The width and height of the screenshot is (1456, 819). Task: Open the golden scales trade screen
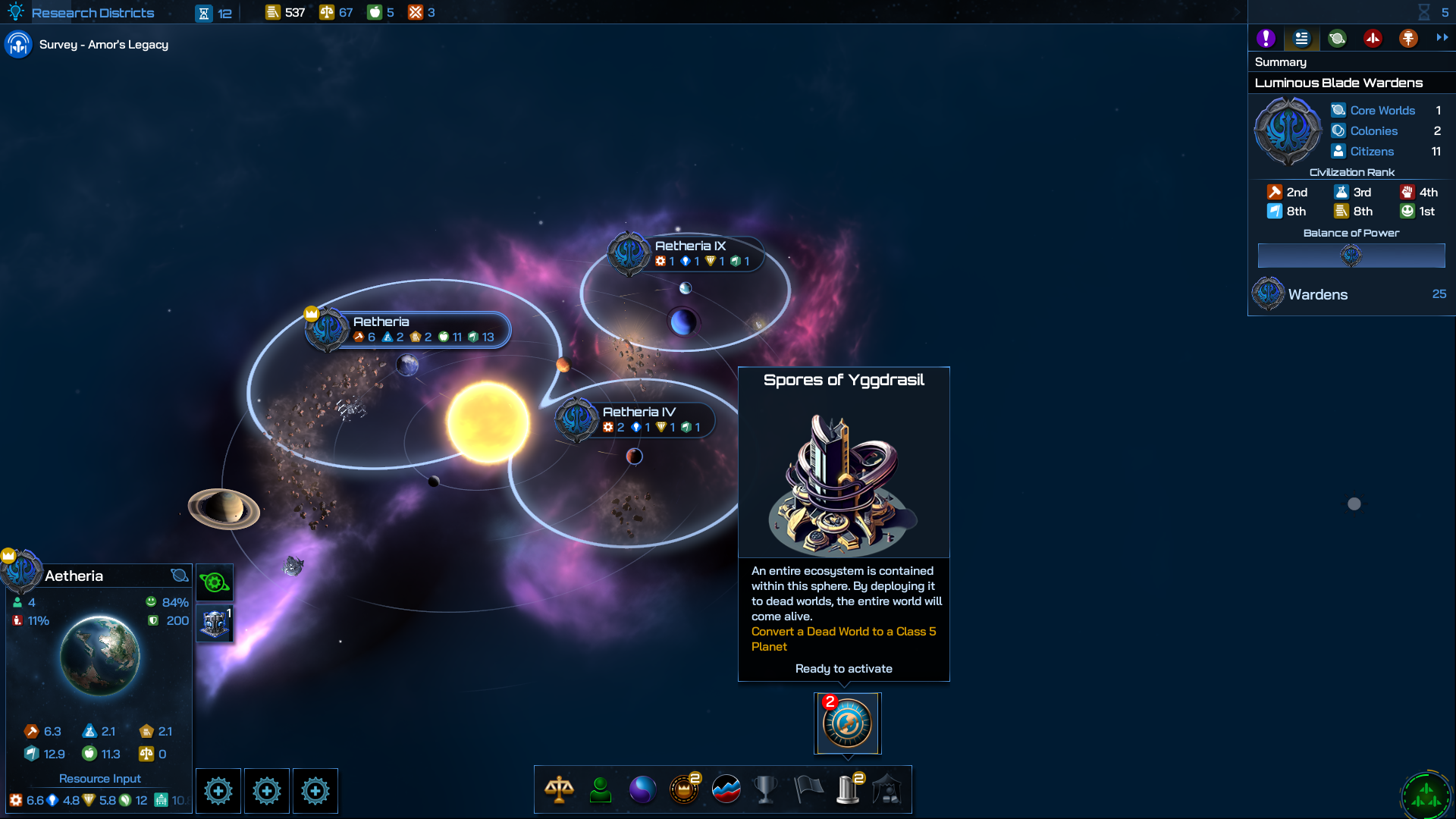tap(559, 789)
